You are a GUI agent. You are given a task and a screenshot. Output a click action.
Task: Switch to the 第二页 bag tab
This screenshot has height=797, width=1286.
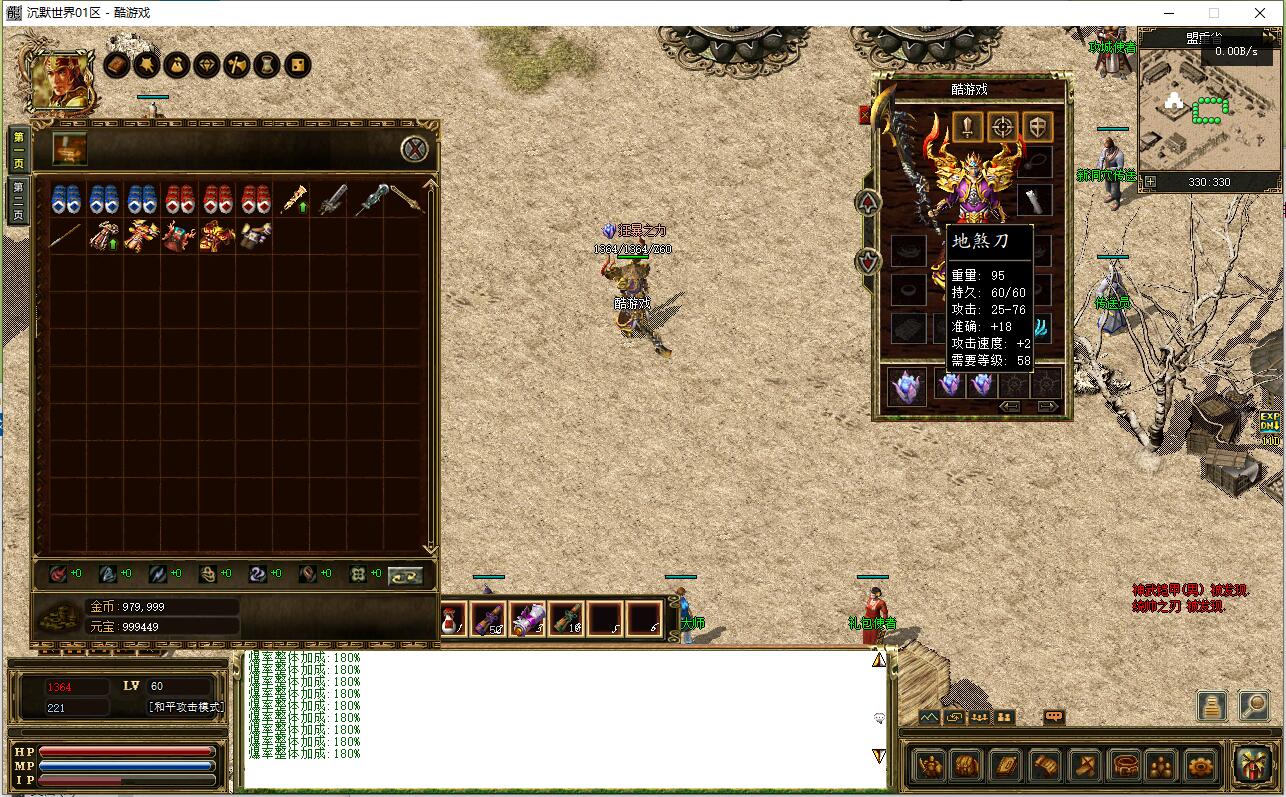tap(18, 200)
